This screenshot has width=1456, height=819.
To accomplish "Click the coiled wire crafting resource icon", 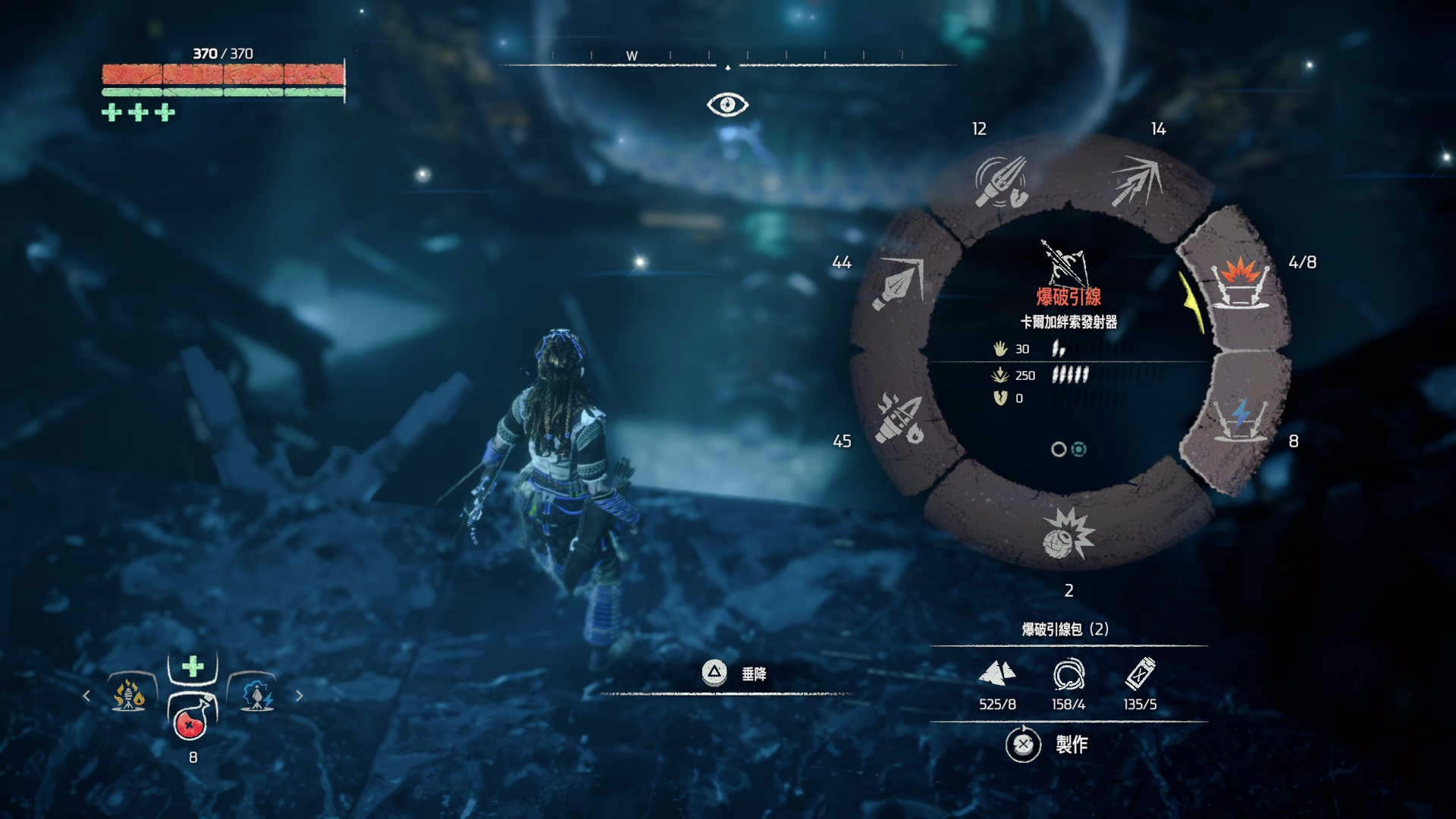I will [x=1068, y=673].
